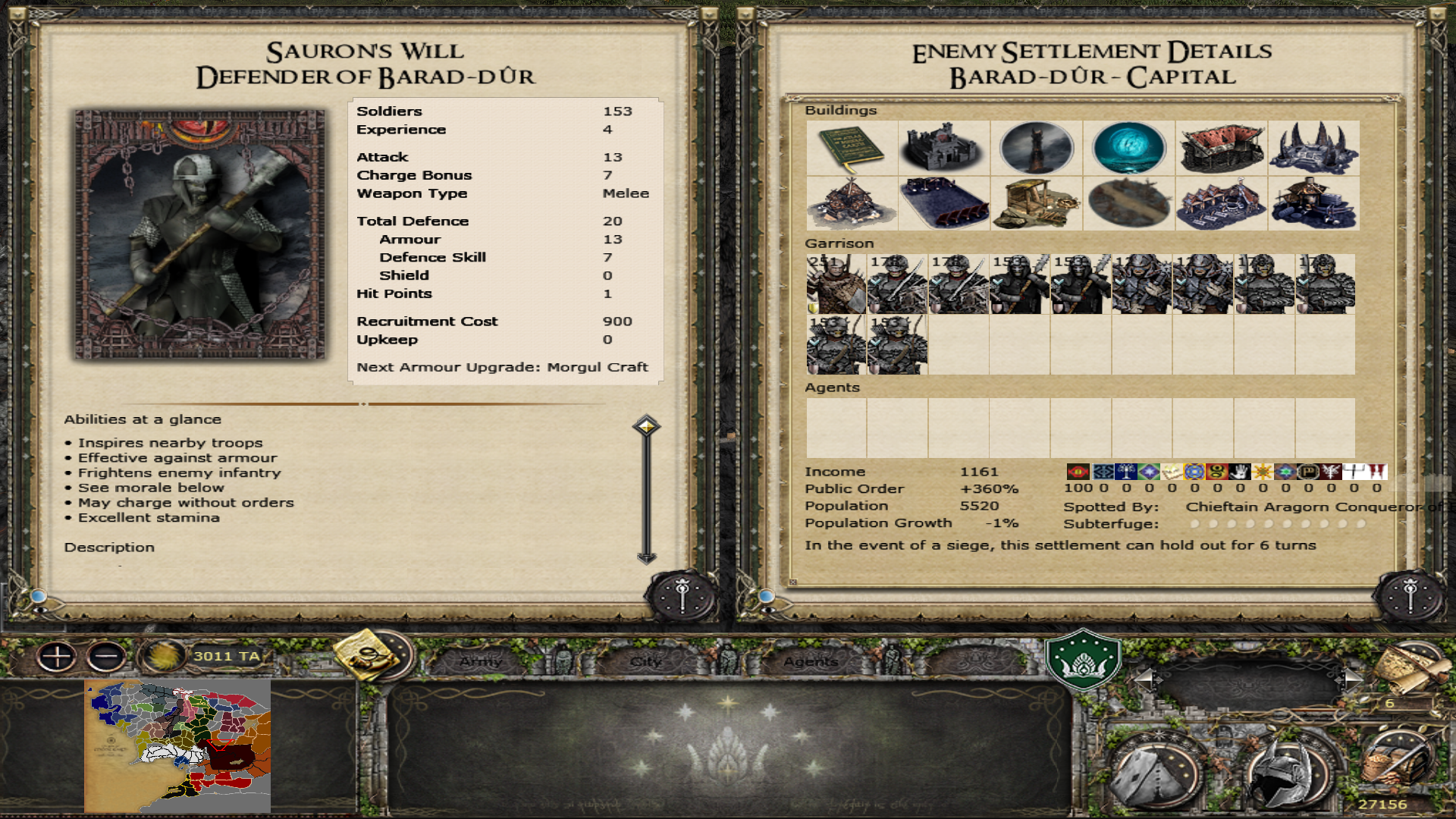This screenshot has width=1456, height=819.
Task: Close the Enemy Settlement Details scroll
Action: (1410, 597)
